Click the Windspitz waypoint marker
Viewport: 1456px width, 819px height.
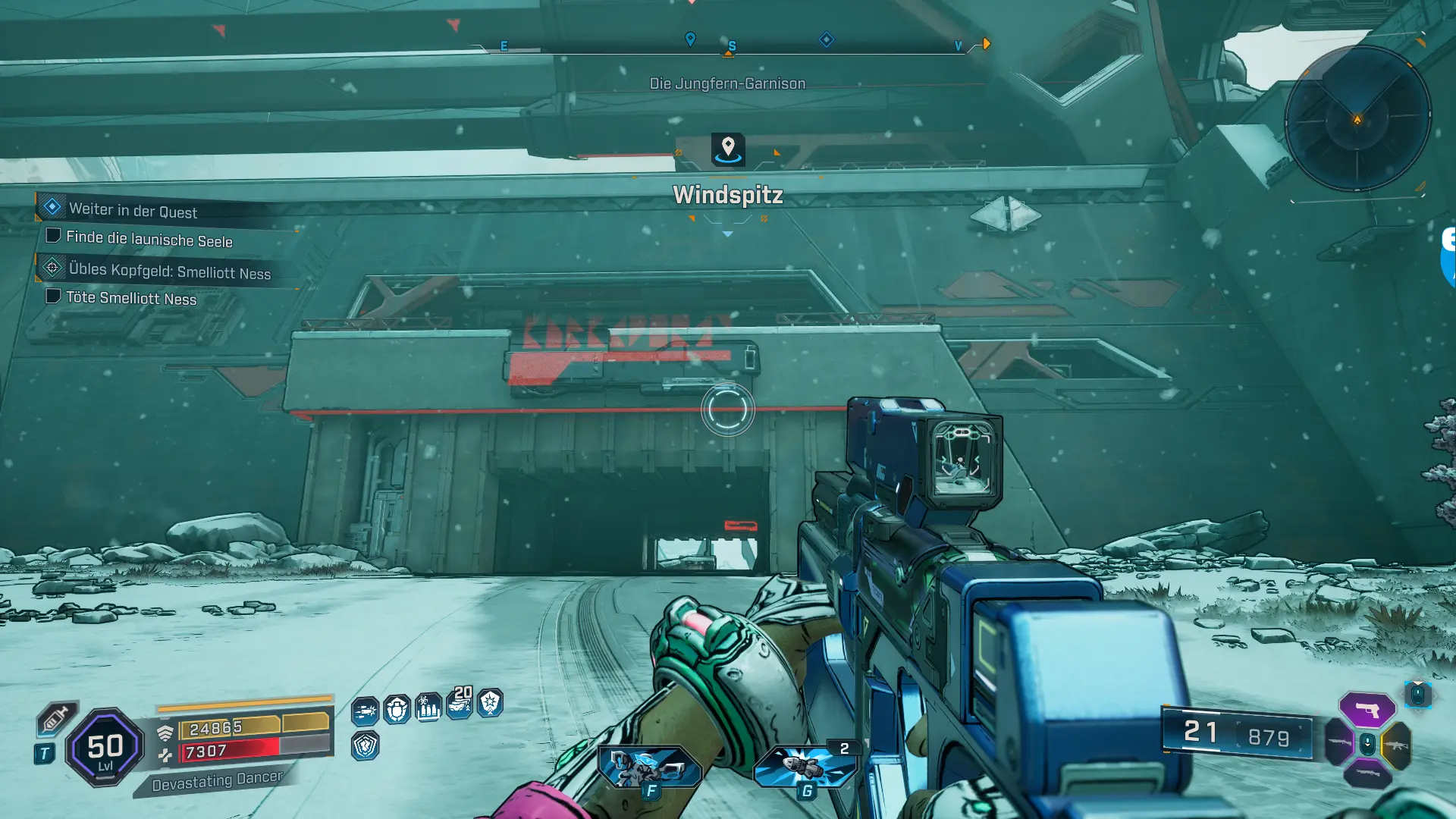point(728,149)
